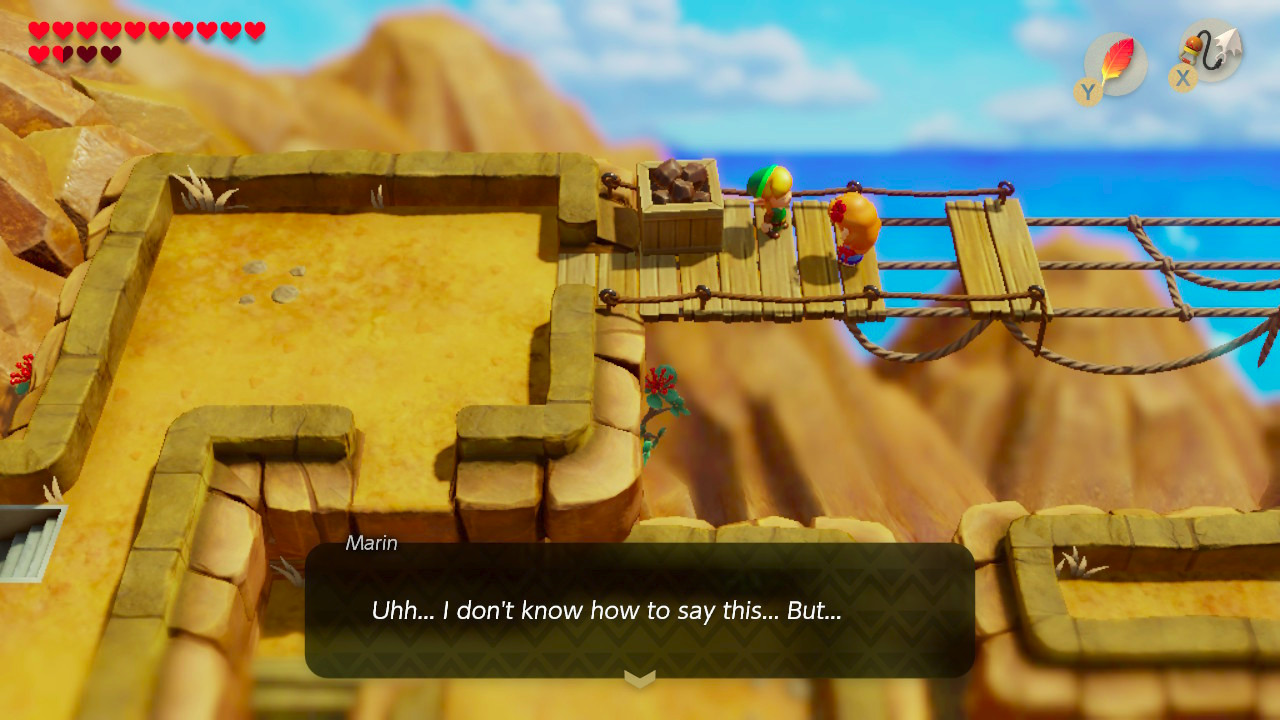The width and height of the screenshot is (1280, 720).
Task: Advance dialogue with the down arrow
Action: (x=640, y=679)
